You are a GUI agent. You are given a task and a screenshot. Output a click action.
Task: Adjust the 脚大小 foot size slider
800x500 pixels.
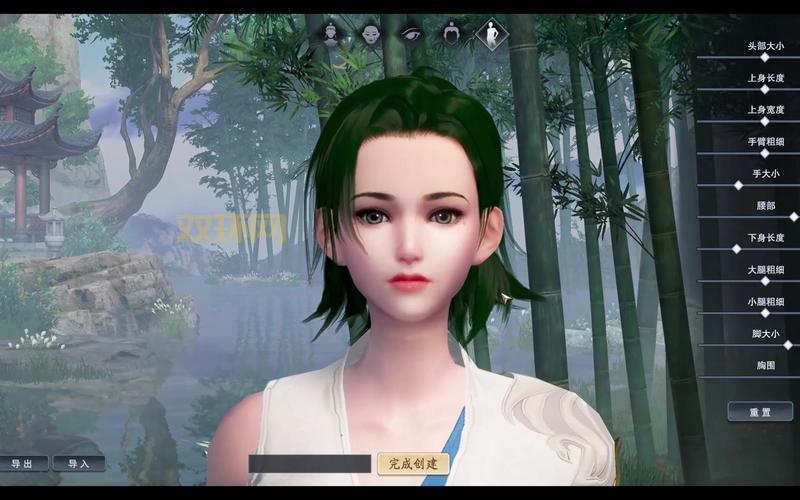pyautogui.click(x=787, y=345)
